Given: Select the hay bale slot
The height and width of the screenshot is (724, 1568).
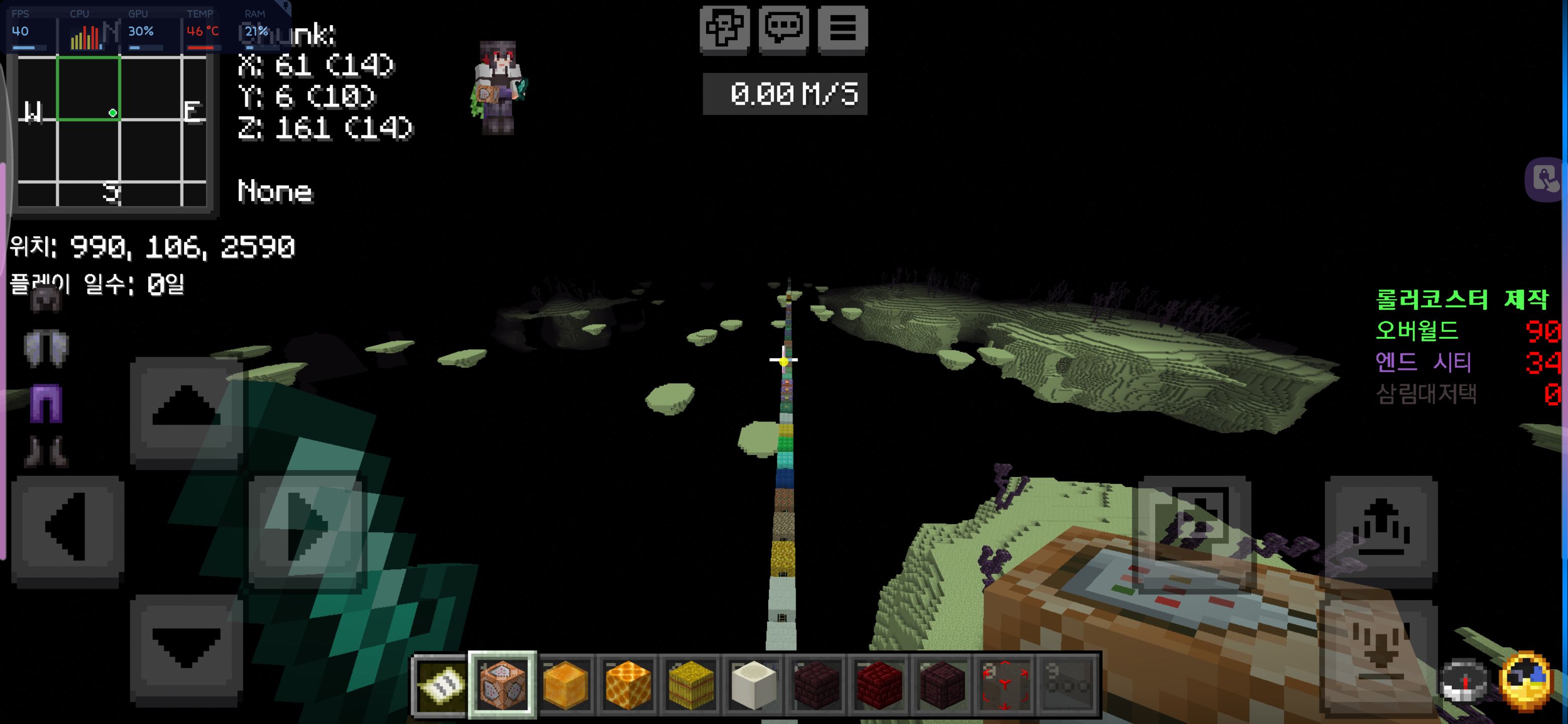Looking at the screenshot, I should click(691, 685).
